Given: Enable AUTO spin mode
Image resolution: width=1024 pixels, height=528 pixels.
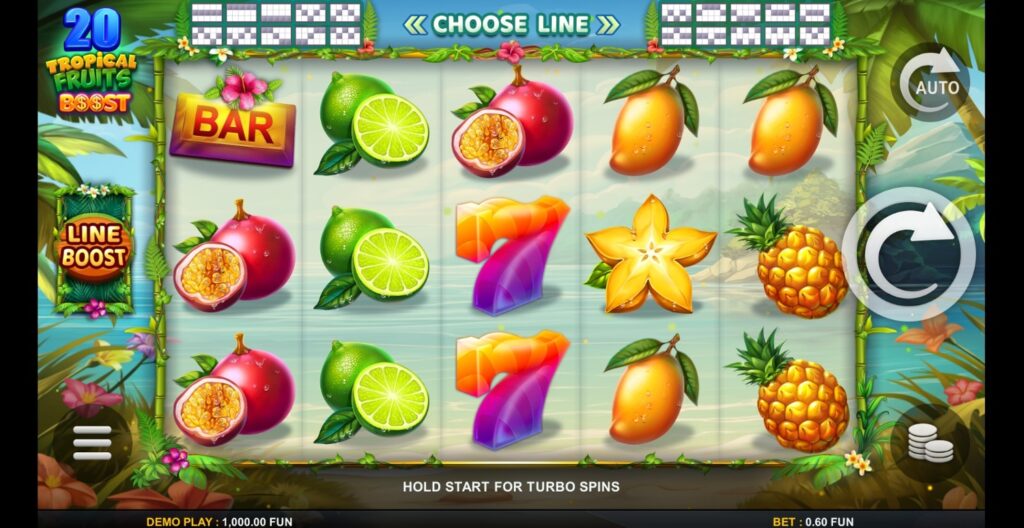Looking at the screenshot, I should coord(930,83).
